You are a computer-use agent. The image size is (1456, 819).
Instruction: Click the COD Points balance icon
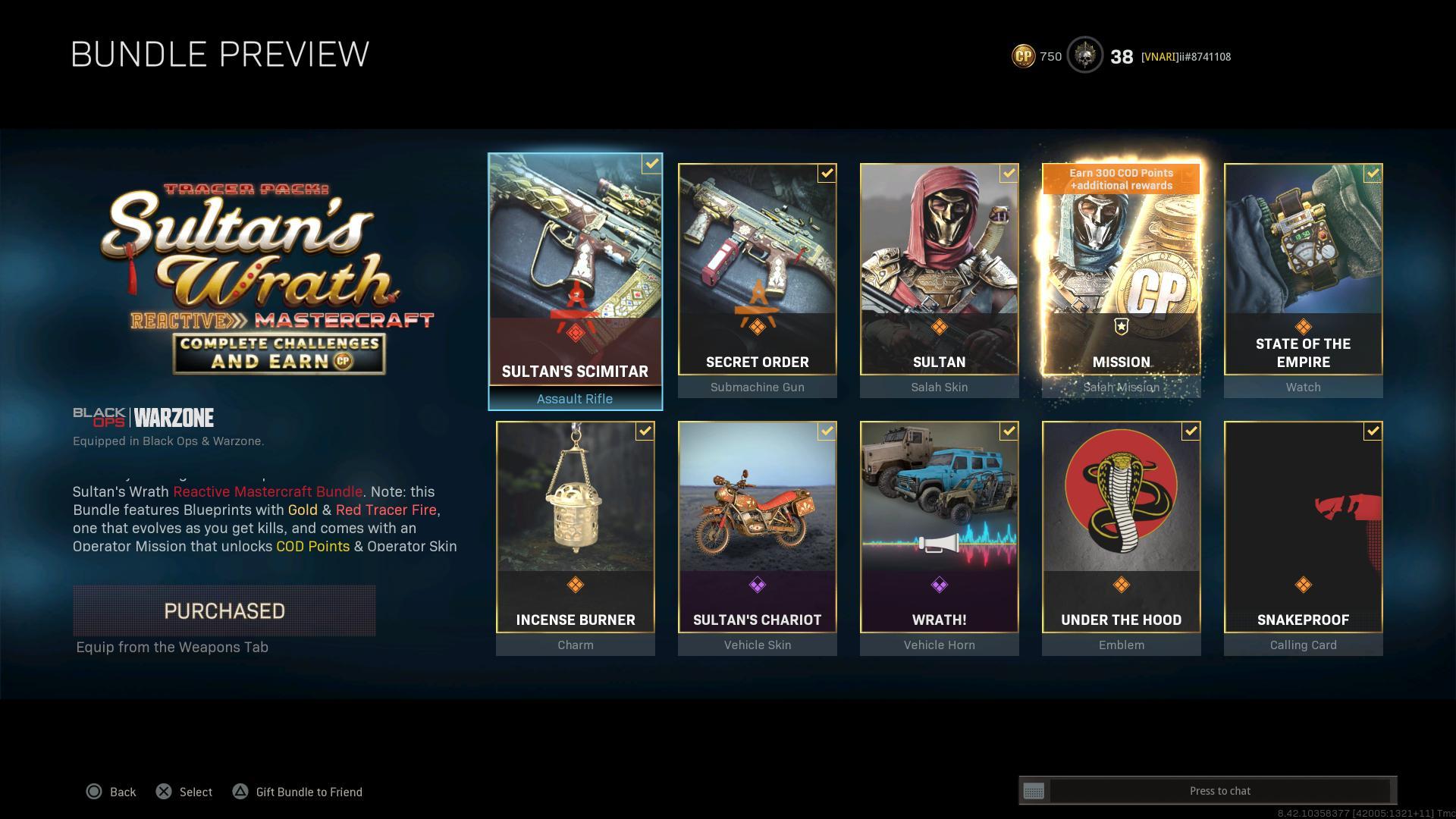click(x=1023, y=56)
